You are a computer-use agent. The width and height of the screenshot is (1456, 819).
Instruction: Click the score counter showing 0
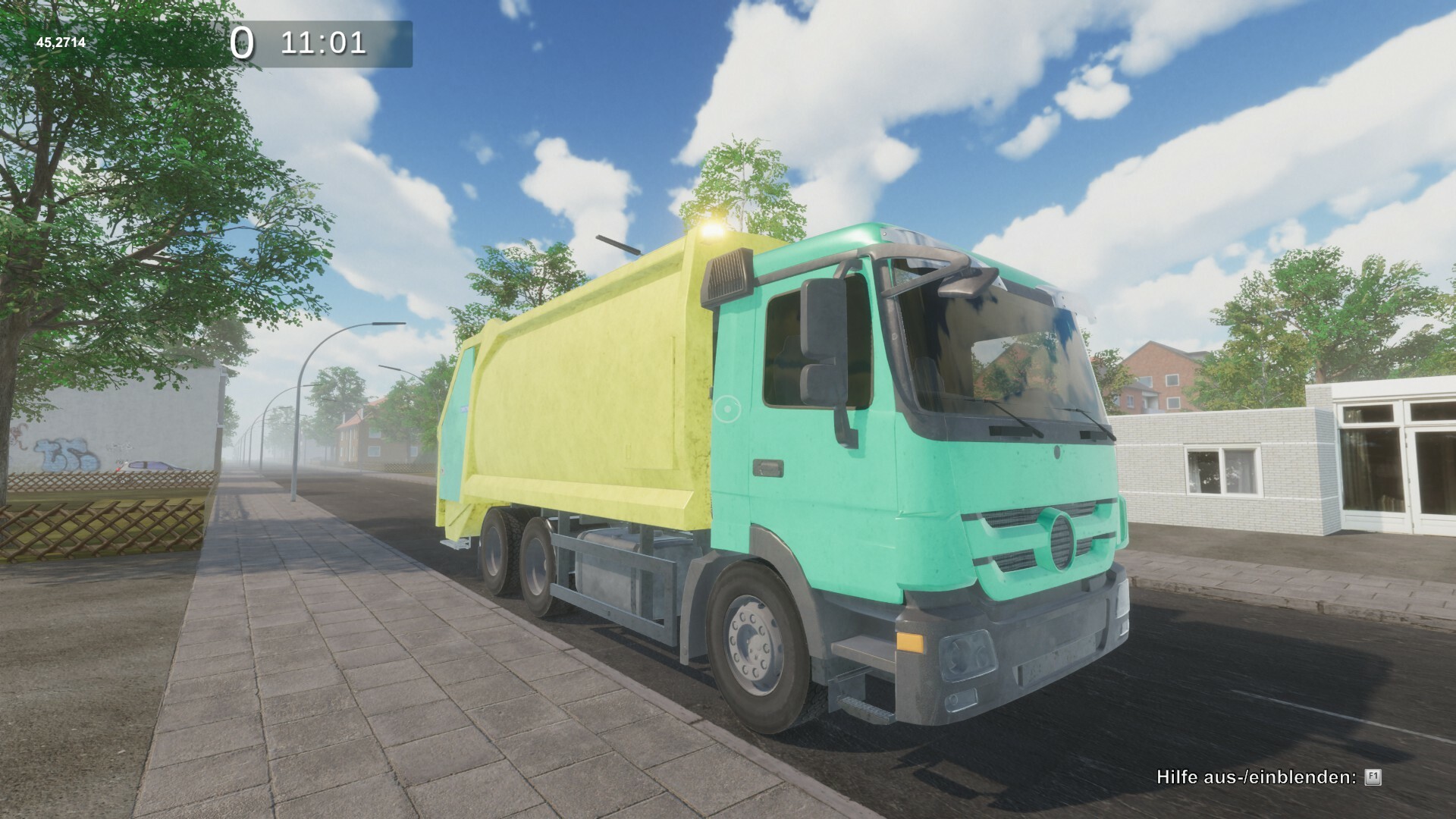tap(244, 43)
